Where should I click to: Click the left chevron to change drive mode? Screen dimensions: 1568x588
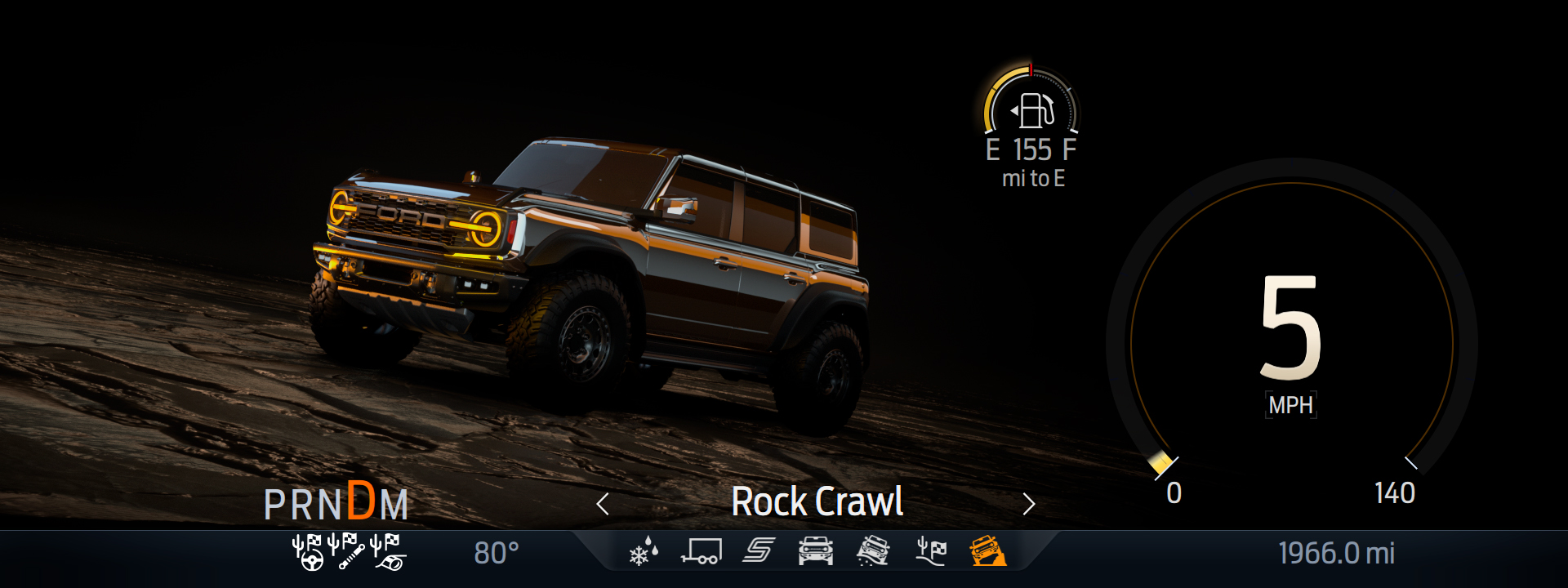604,504
